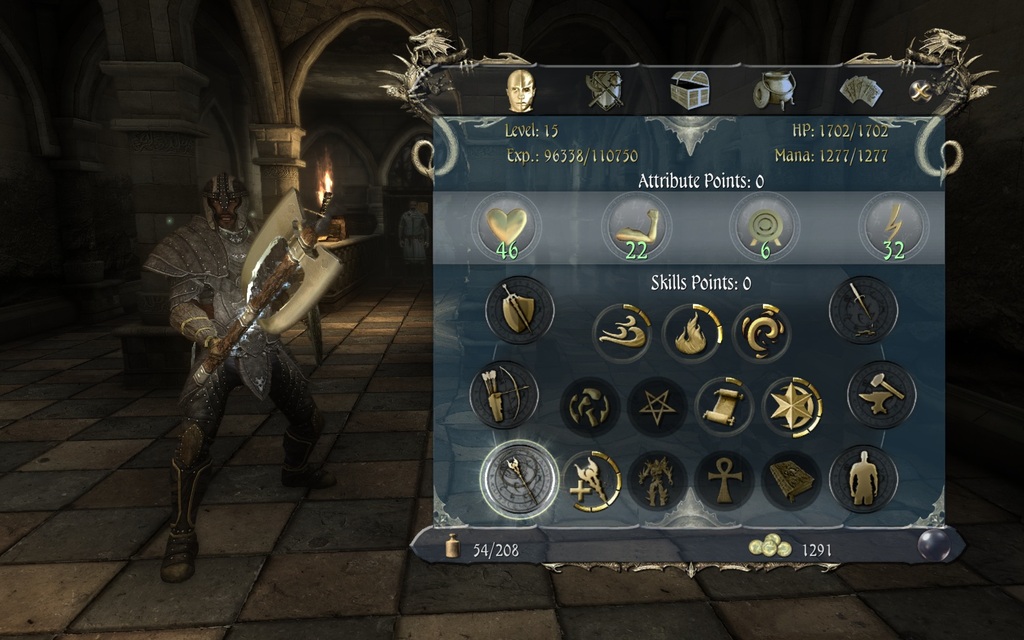Open the hammer and anvil crafting skills

click(x=881, y=395)
